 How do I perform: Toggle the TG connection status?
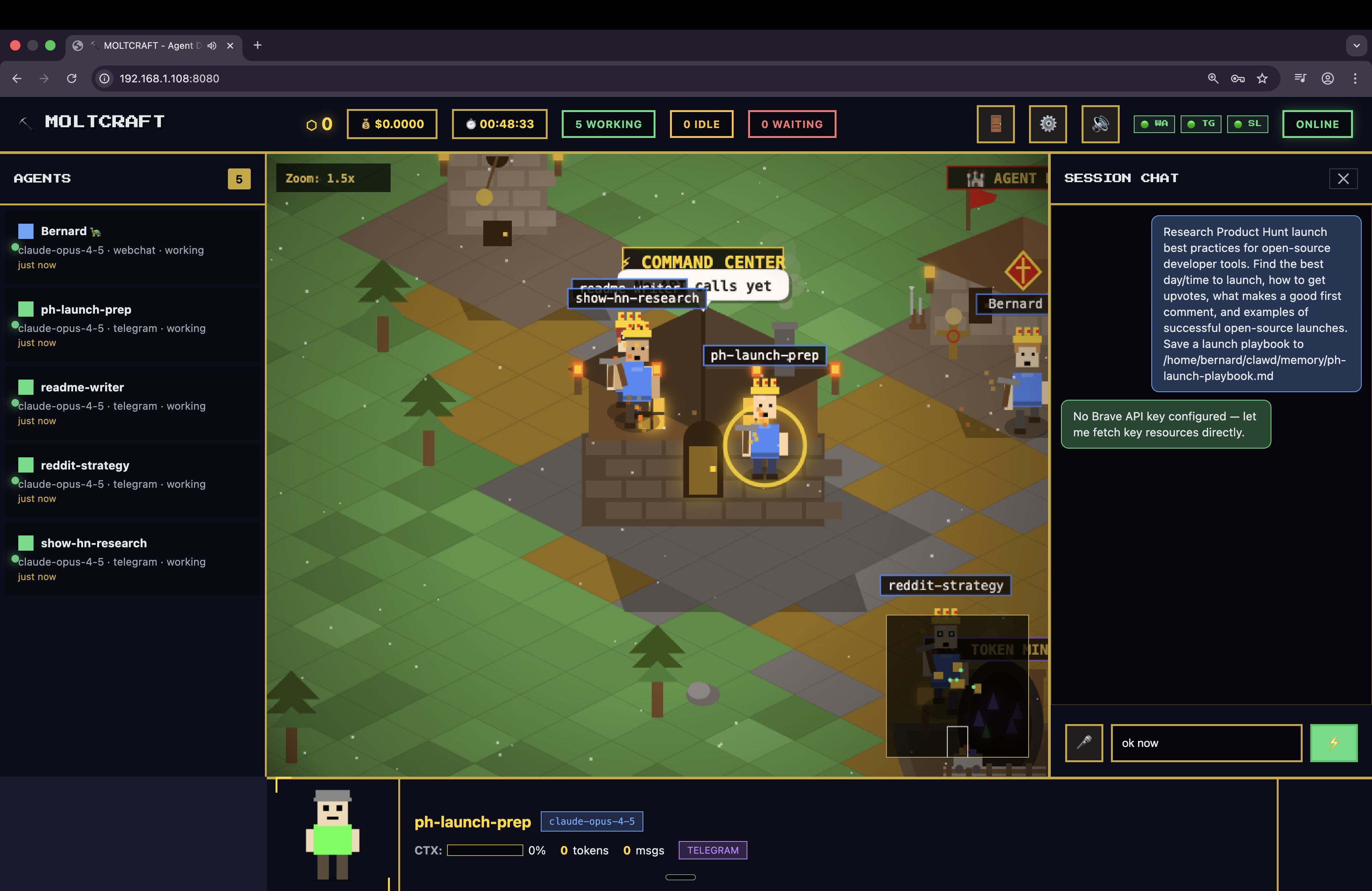[1201, 123]
